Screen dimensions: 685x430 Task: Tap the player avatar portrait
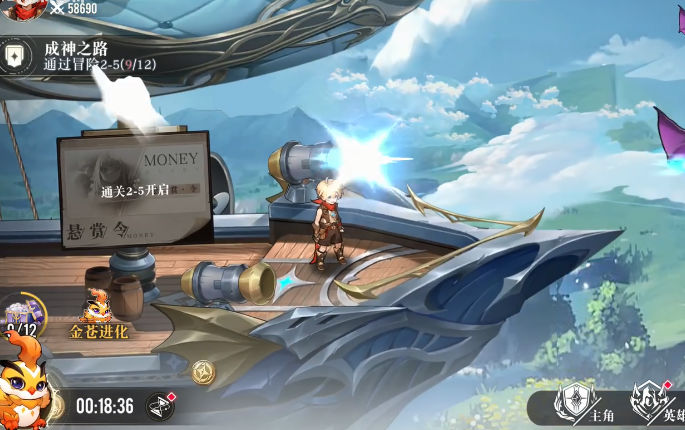(x=22, y=8)
